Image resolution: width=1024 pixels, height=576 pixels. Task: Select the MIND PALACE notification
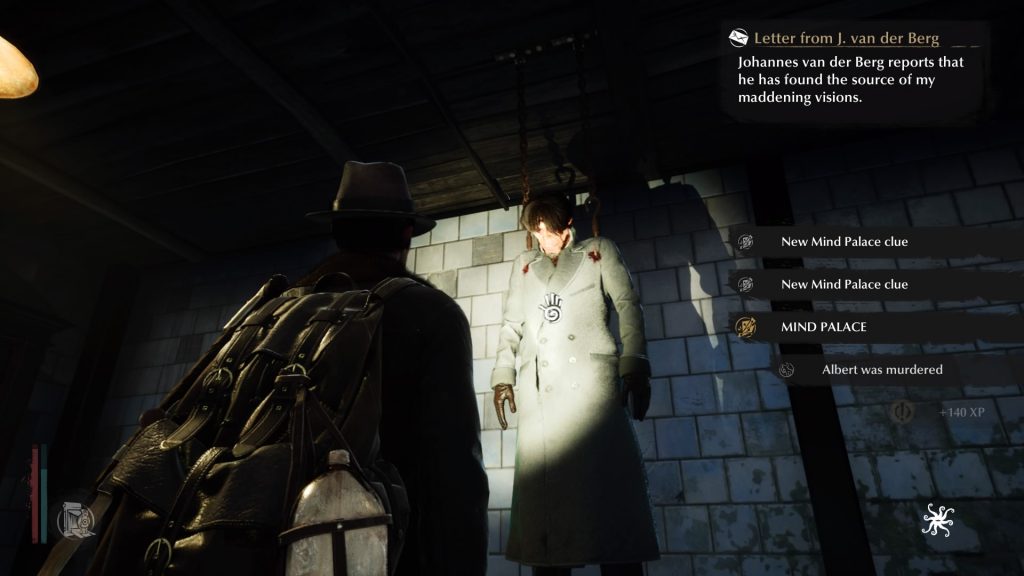(823, 327)
